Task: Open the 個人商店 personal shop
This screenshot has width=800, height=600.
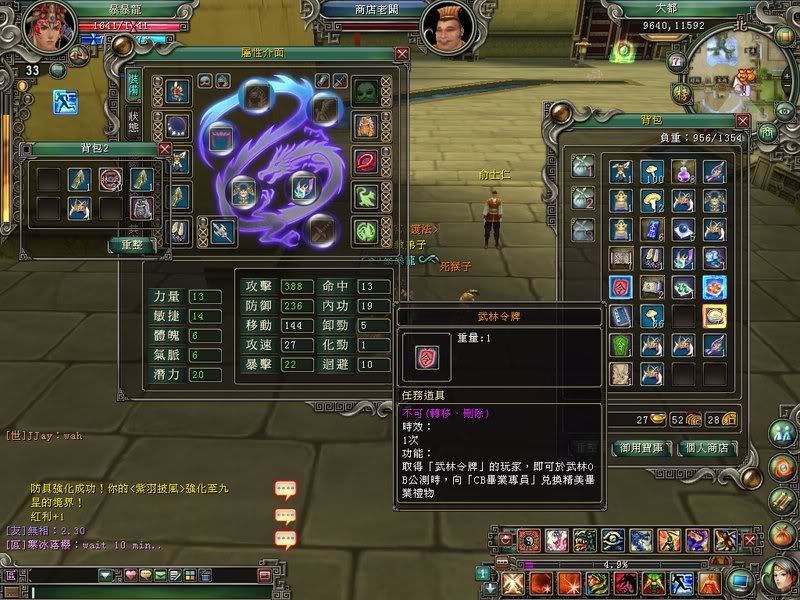Action: 716,447
